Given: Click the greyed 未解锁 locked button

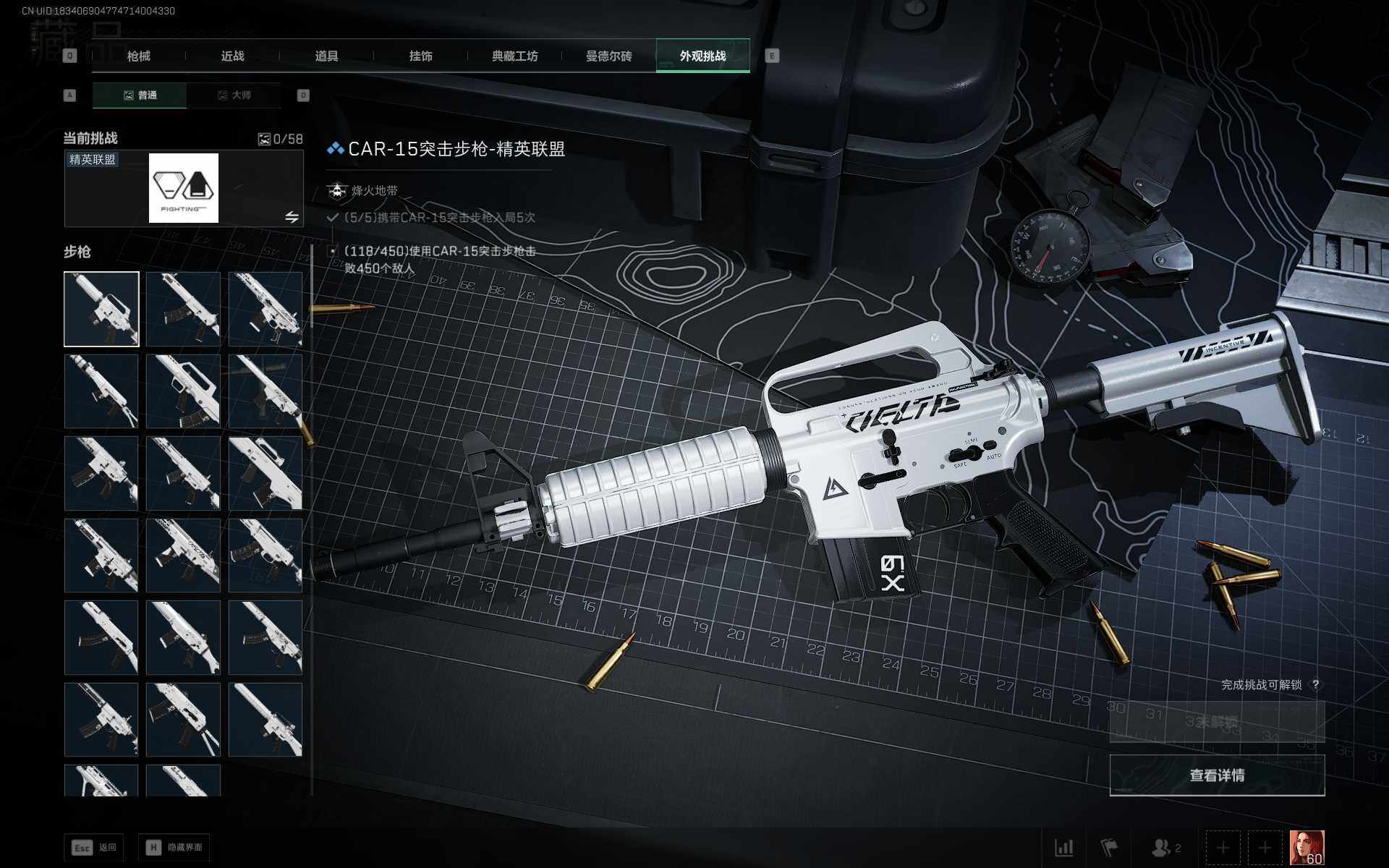Looking at the screenshot, I should click(x=1217, y=722).
